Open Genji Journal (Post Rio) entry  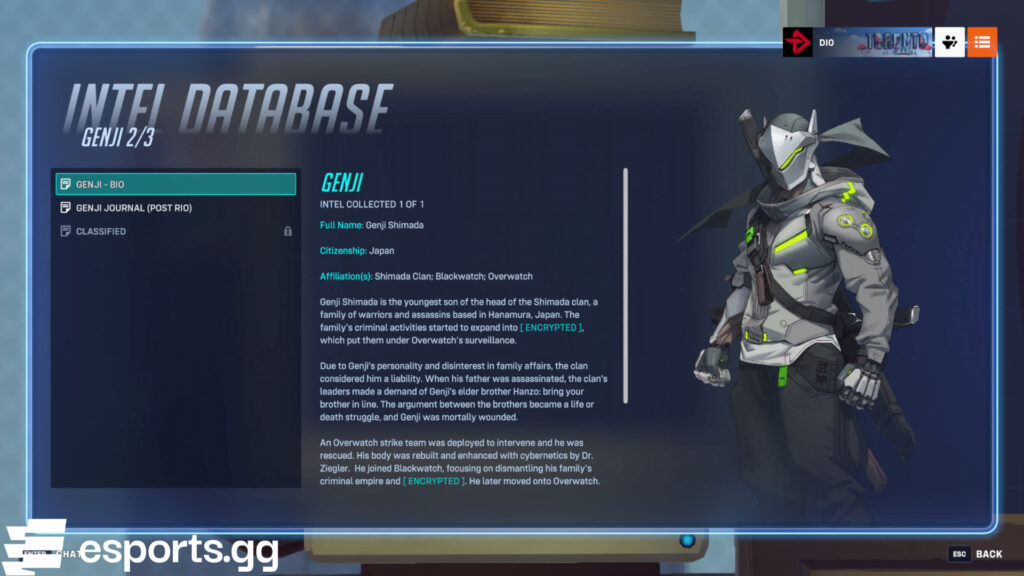pyautogui.click(x=176, y=208)
